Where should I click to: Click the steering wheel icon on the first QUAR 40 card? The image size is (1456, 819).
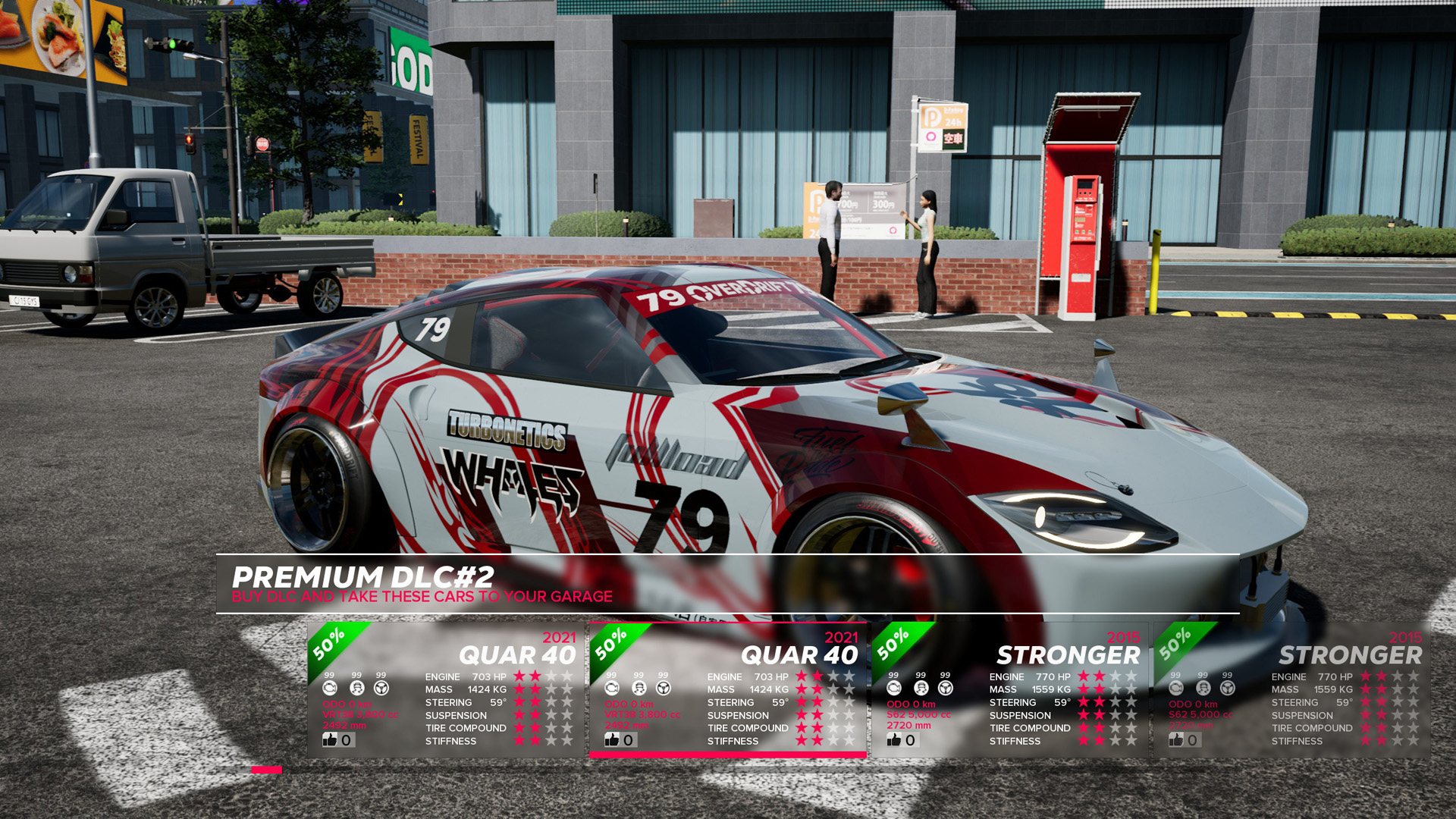pos(381,688)
